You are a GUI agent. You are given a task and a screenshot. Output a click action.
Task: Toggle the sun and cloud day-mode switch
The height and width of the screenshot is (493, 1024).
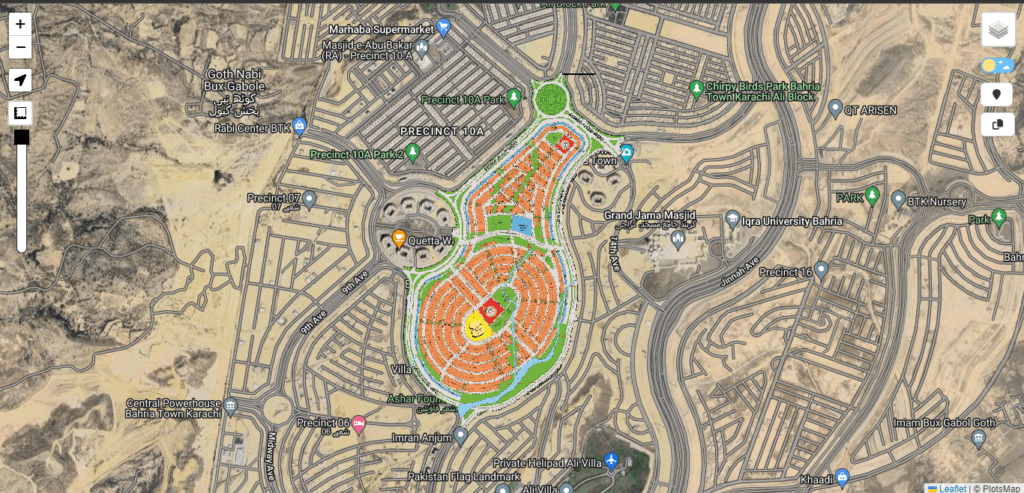(x=997, y=66)
